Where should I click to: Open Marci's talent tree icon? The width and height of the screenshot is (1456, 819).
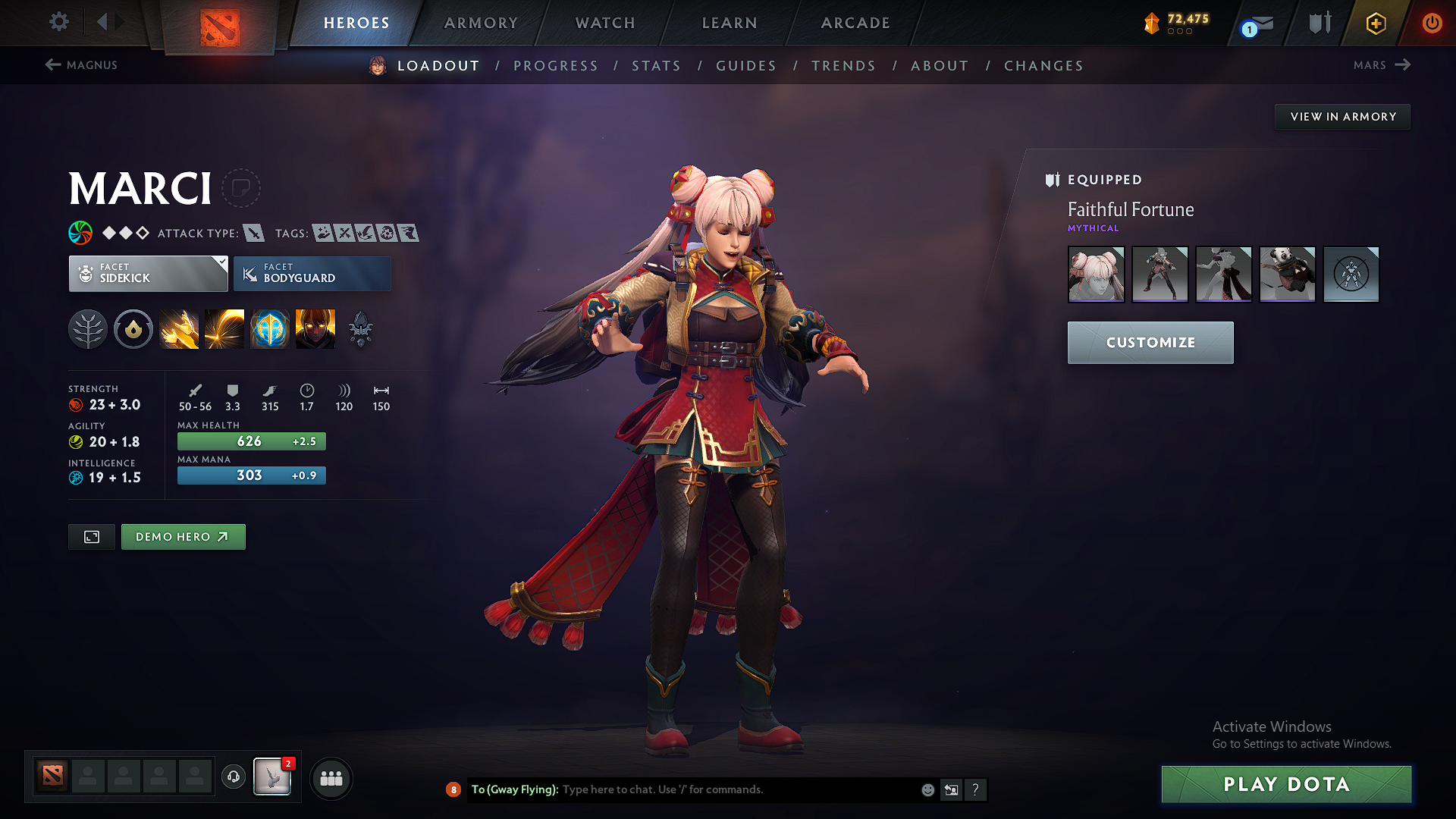click(x=88, y=329)
